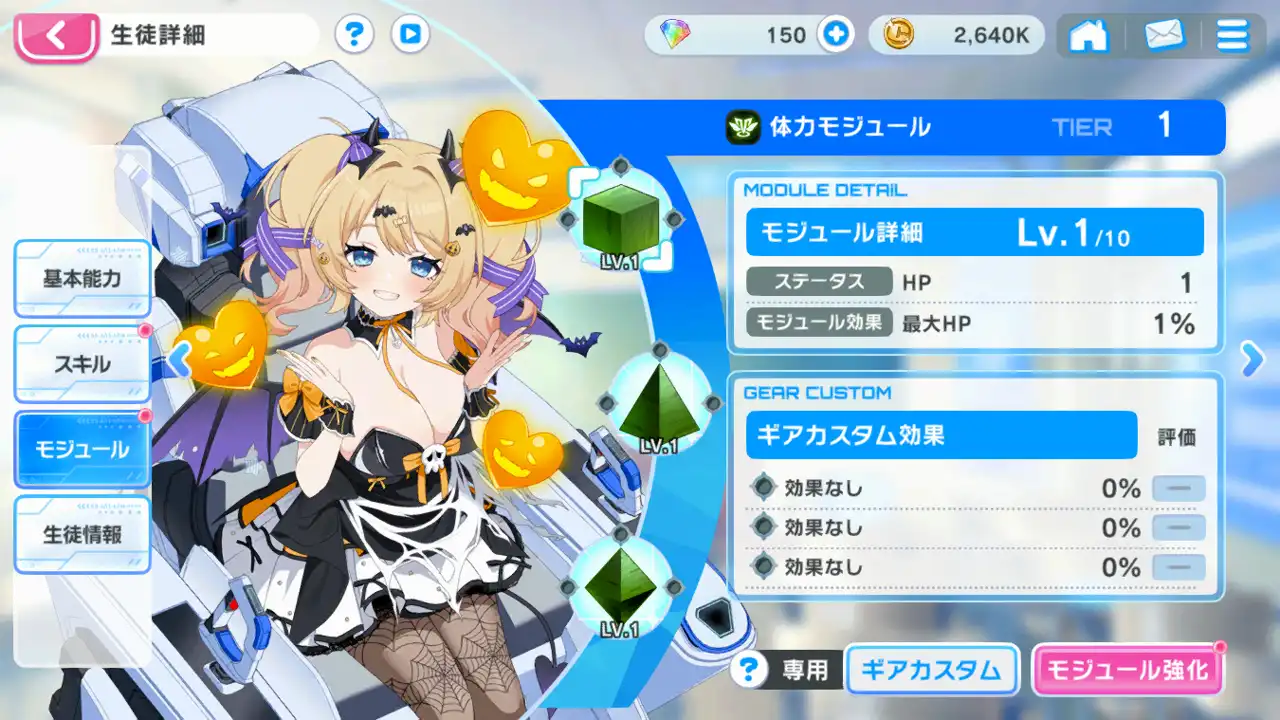The width and height of the screenshot is (1280, 720).
Task: Return to the home screen
Action: (x=1088, y=36)
